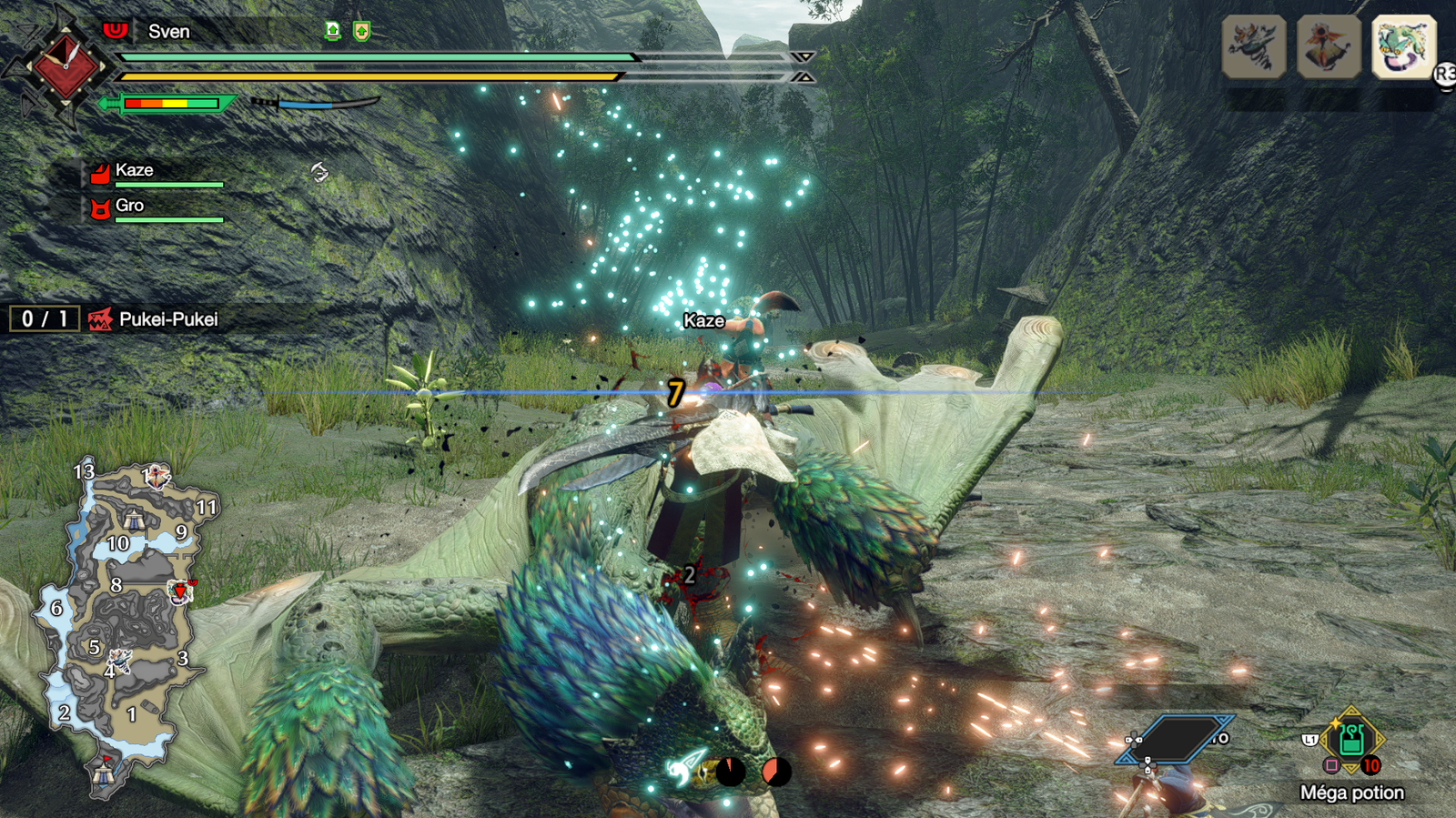Select area 8 on the minimap
Image resolution: width=1456 pixels, height=818 pixels.
coord(116,585)
